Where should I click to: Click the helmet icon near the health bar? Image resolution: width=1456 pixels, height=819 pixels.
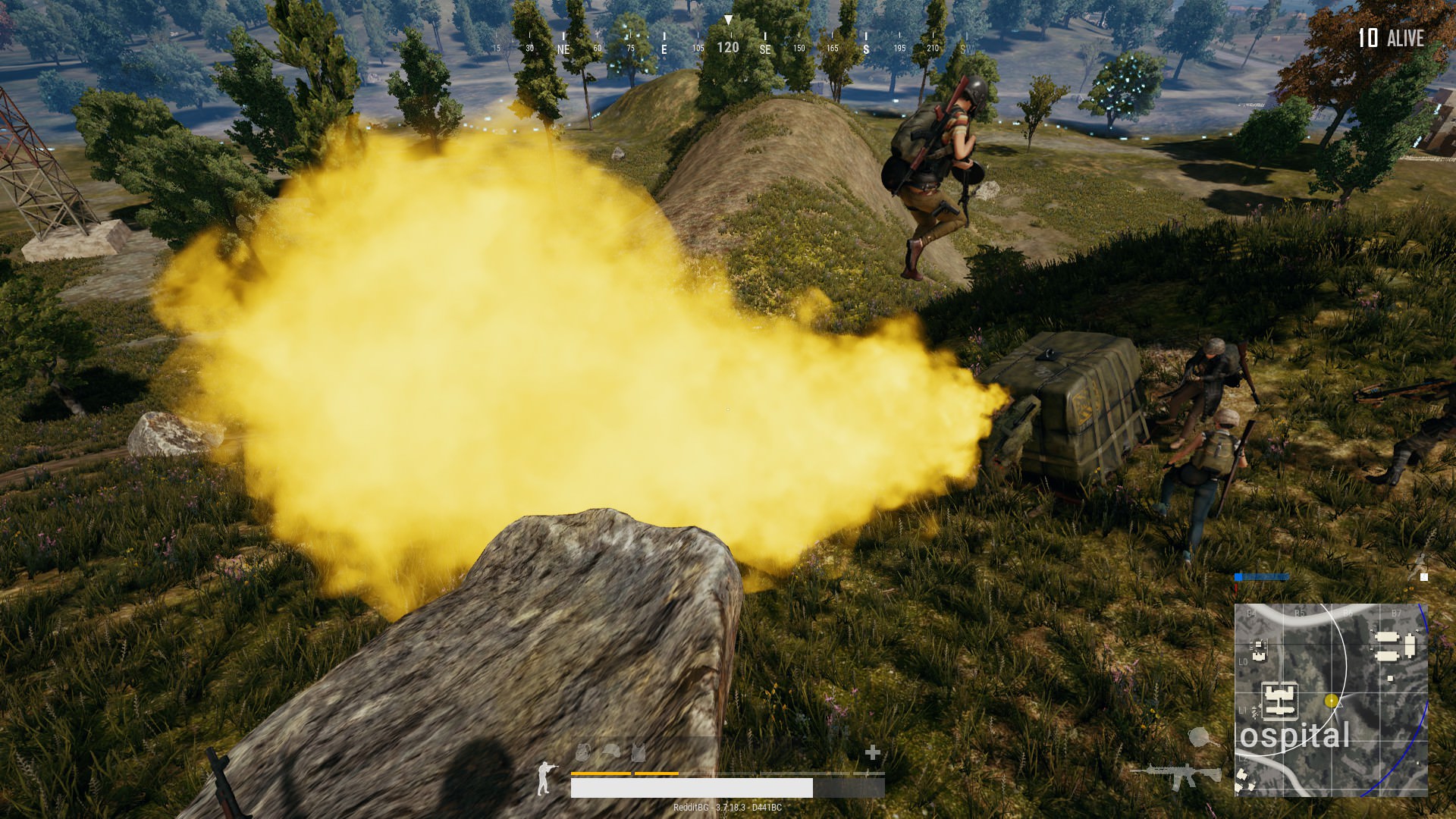[x=611, y=752]
